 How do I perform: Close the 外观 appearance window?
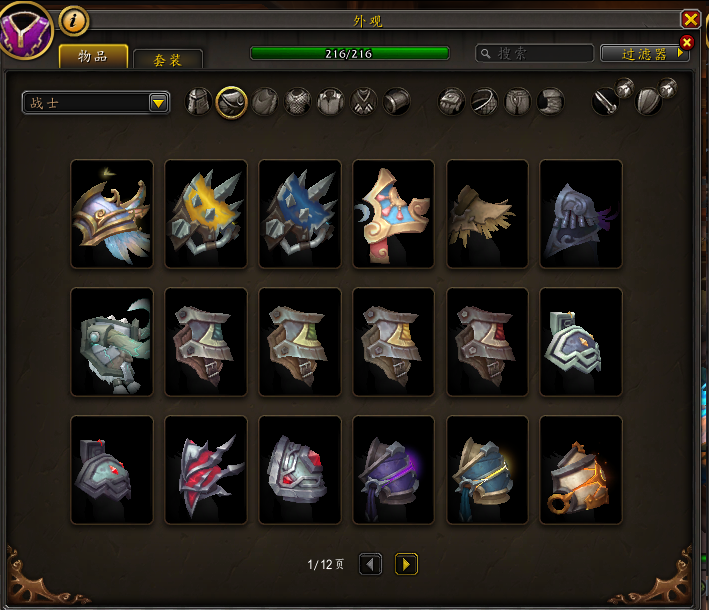690,19
